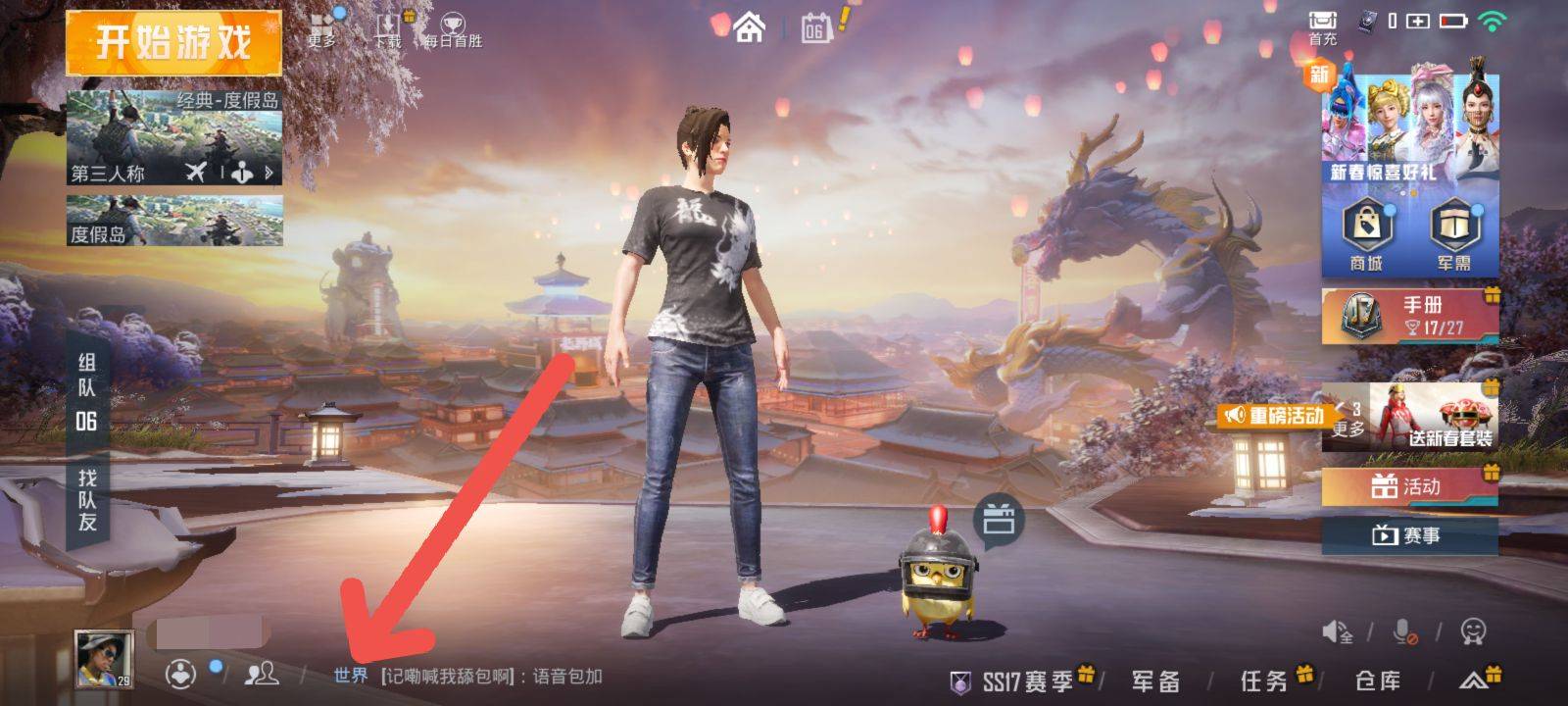This screenshot has height=706, width=1568.
Task: Open the 任务 missions menu
Action: tap(1264, 681)
